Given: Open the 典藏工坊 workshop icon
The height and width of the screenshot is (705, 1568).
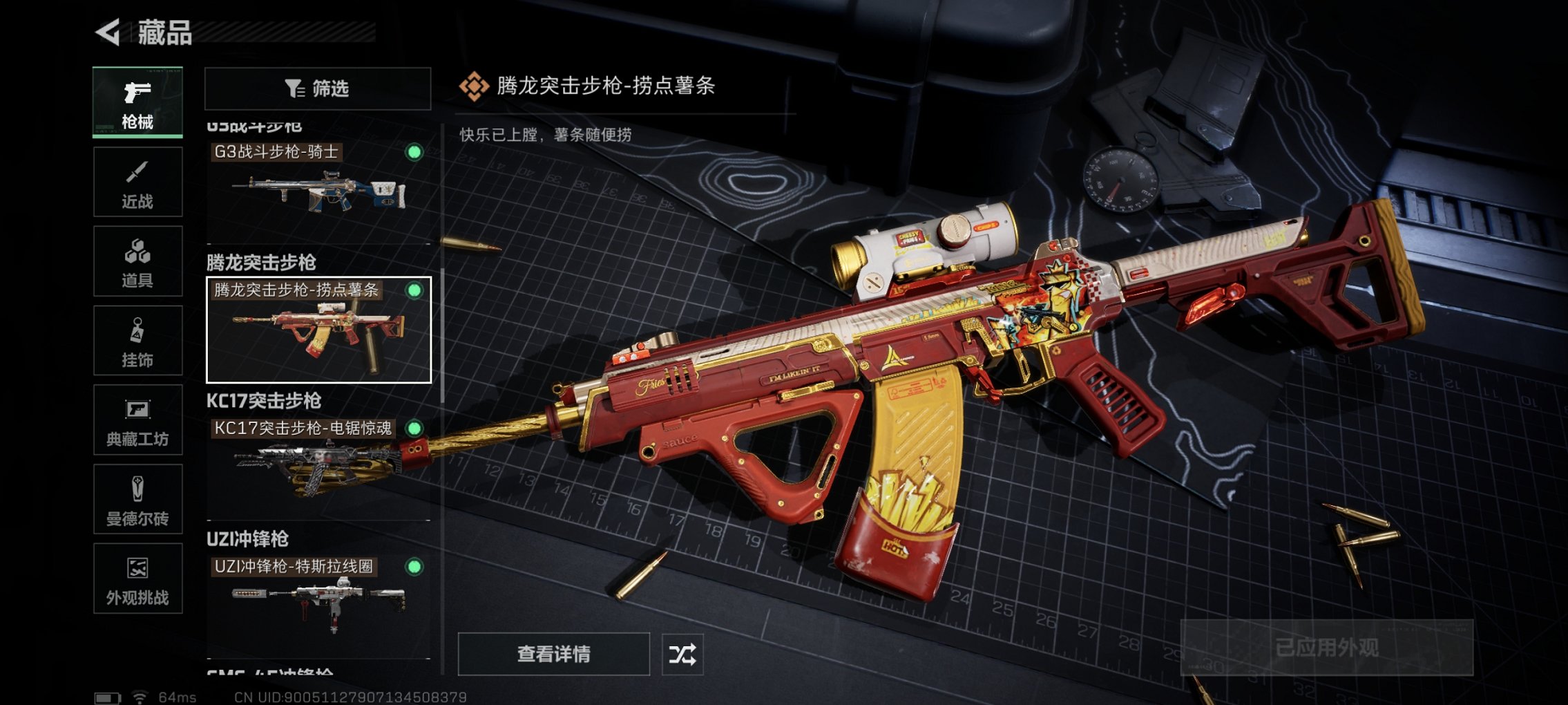Looking at the screenshot, I should click(137, 420).
